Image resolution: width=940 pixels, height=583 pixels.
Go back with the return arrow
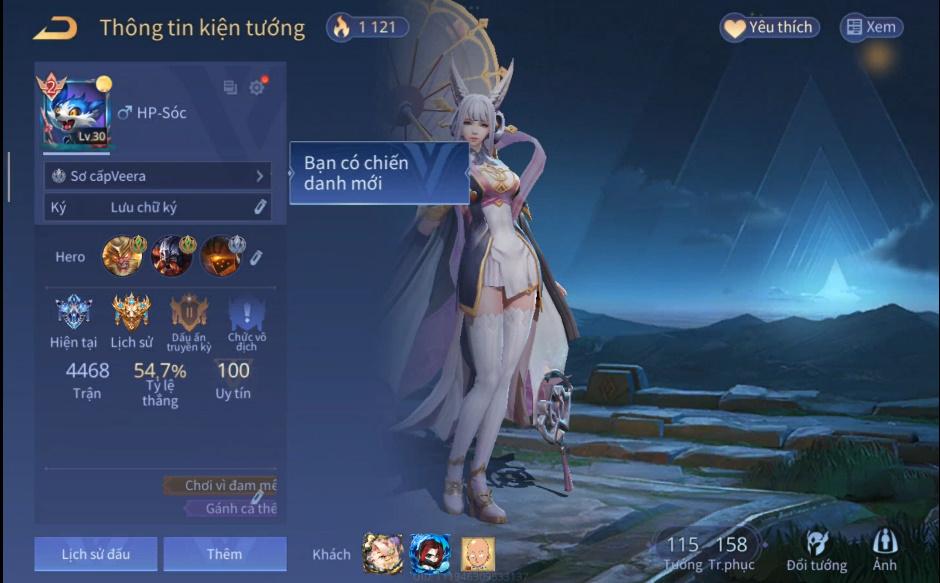[54, 28]
